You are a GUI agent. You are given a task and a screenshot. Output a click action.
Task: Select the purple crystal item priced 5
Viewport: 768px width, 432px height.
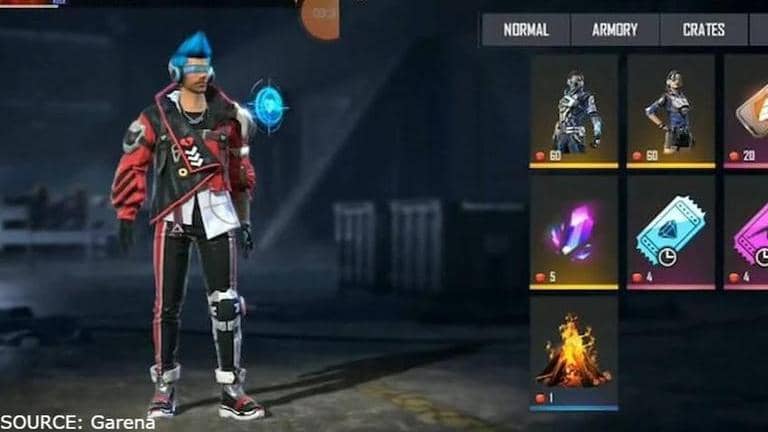pos(574,232)
